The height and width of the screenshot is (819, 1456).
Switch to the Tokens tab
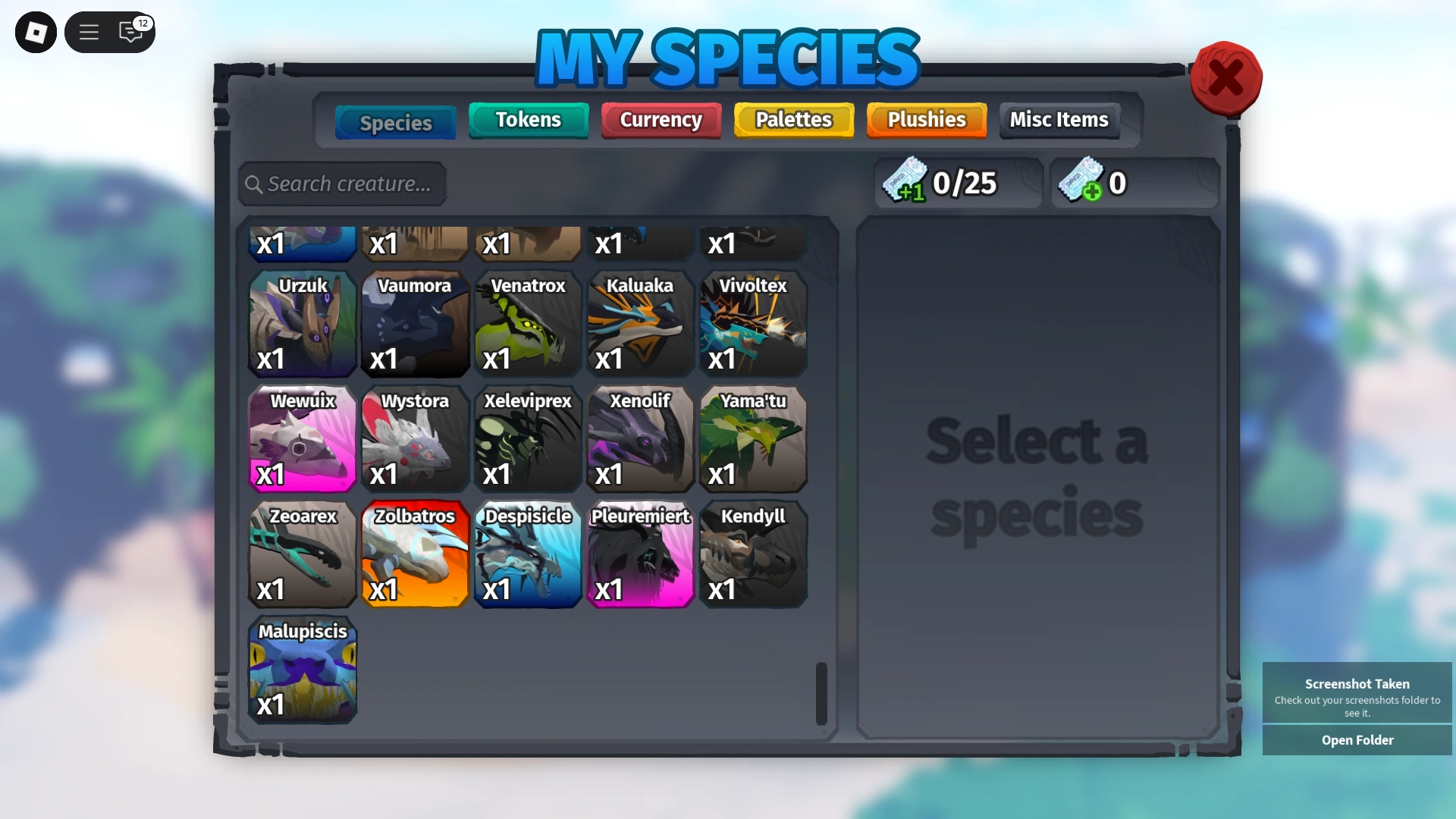point(528,120)
